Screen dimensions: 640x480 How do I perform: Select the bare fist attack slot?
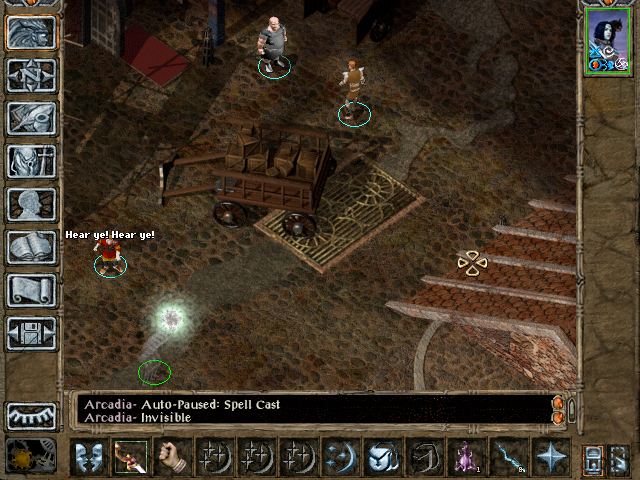pos(174,457)
